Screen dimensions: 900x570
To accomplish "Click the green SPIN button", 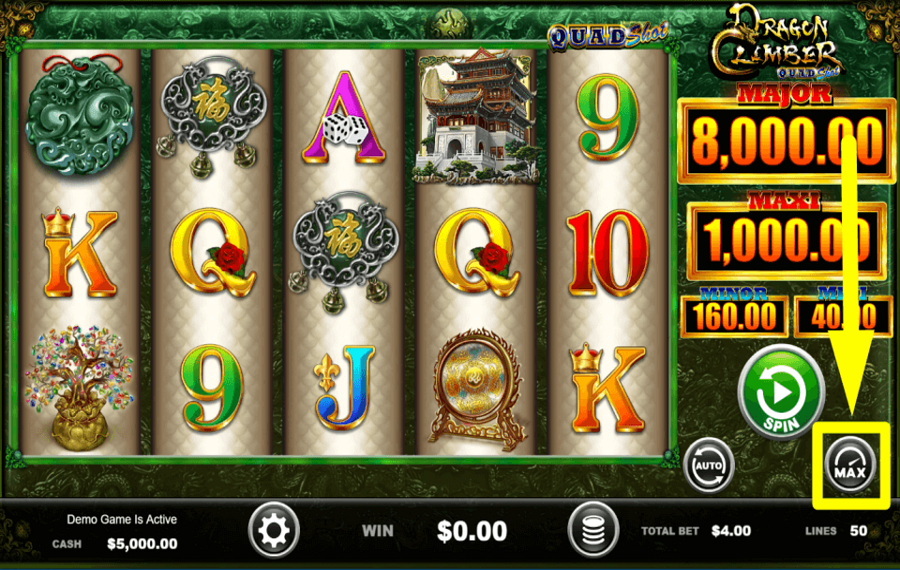I will [x=780, y=391].
